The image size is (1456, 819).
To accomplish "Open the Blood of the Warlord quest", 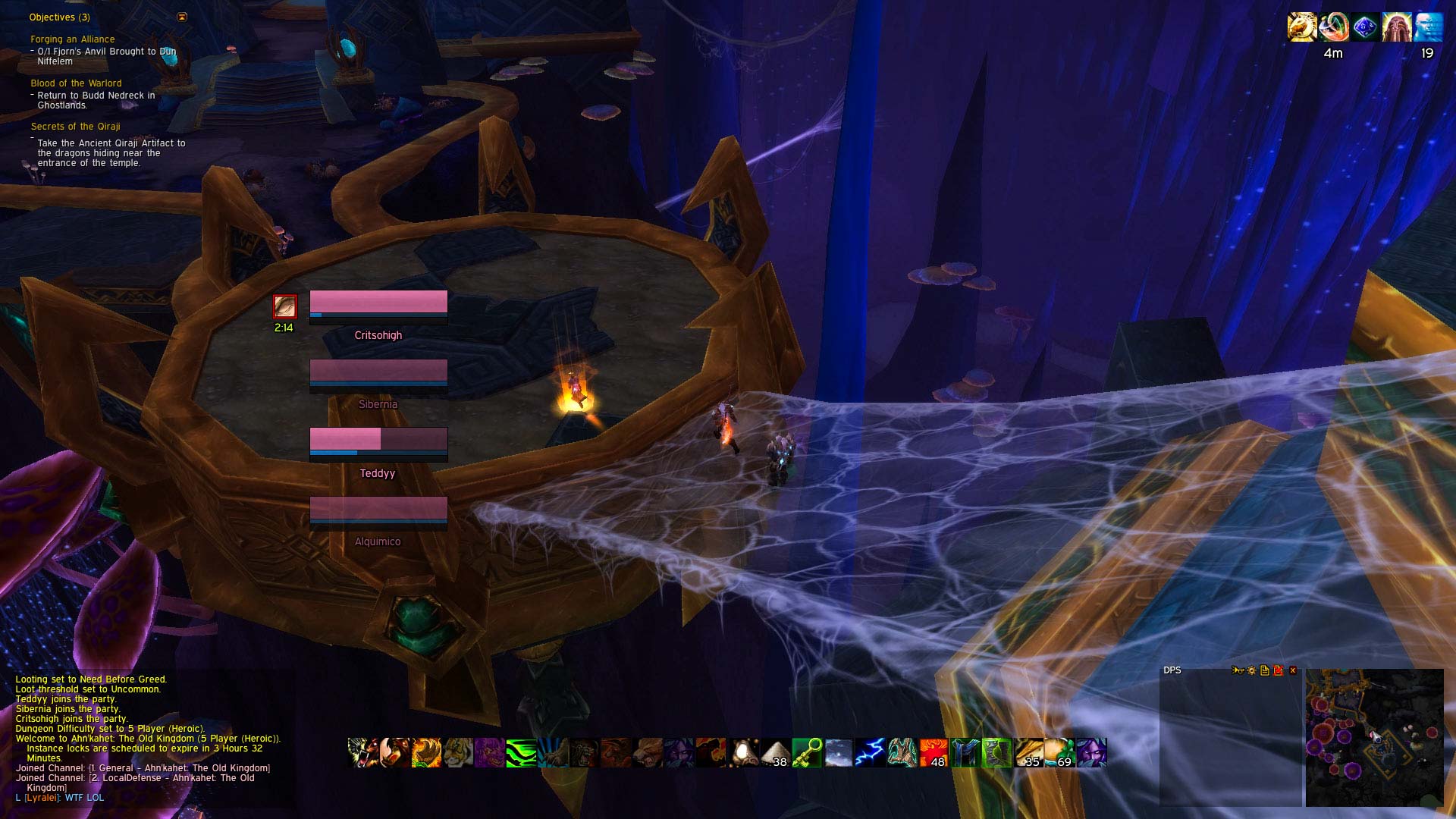I will click(x=76, y=83).
